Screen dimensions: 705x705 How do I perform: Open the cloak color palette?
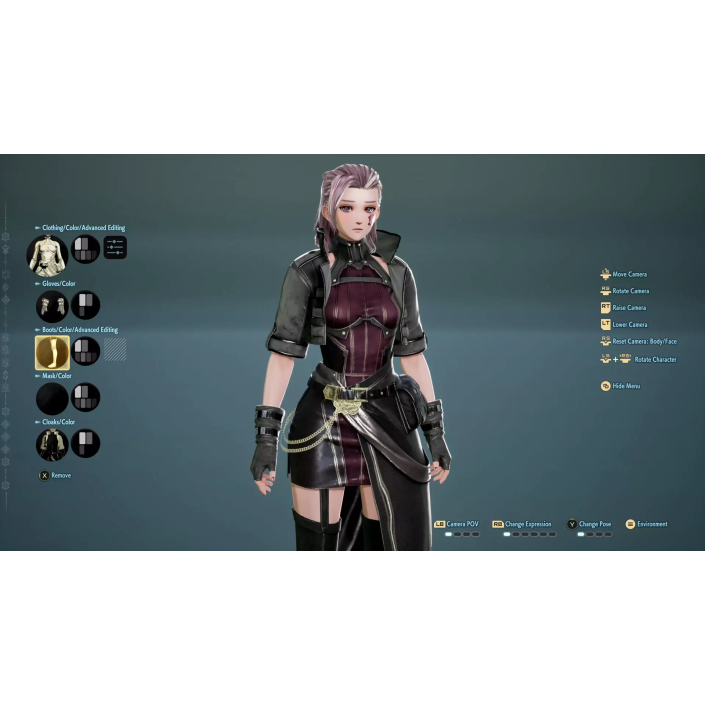pyautogui.click(x=86, y=444)
